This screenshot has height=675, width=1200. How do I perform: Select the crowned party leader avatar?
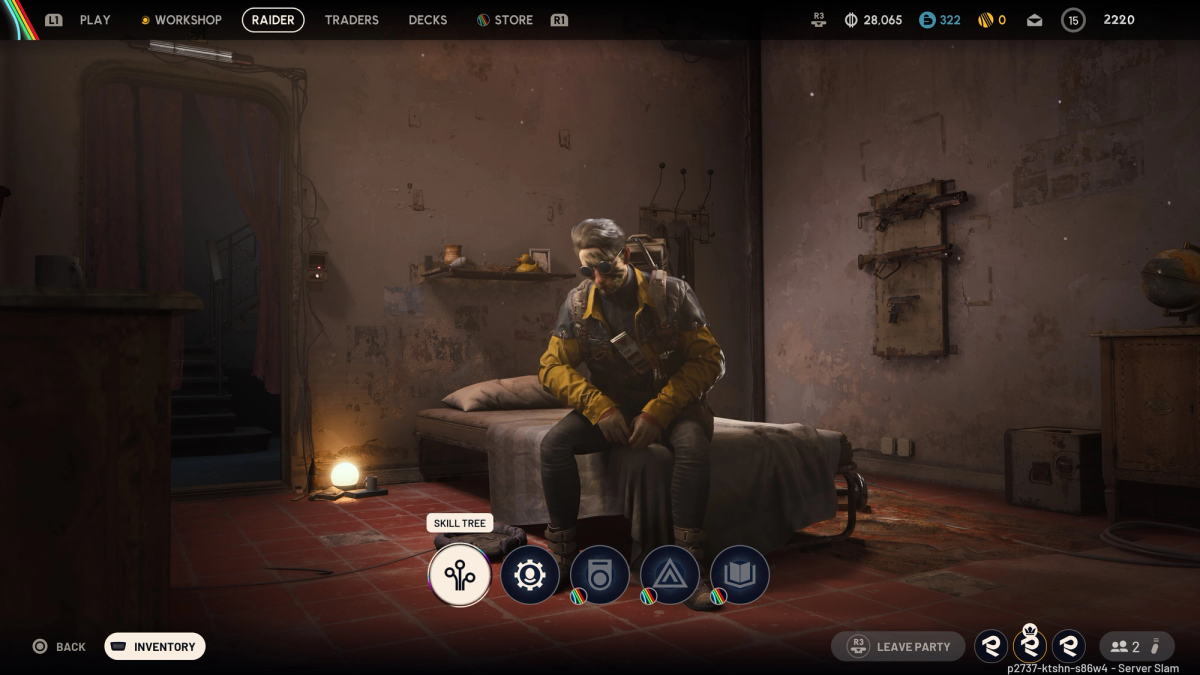pos(1029,646)
